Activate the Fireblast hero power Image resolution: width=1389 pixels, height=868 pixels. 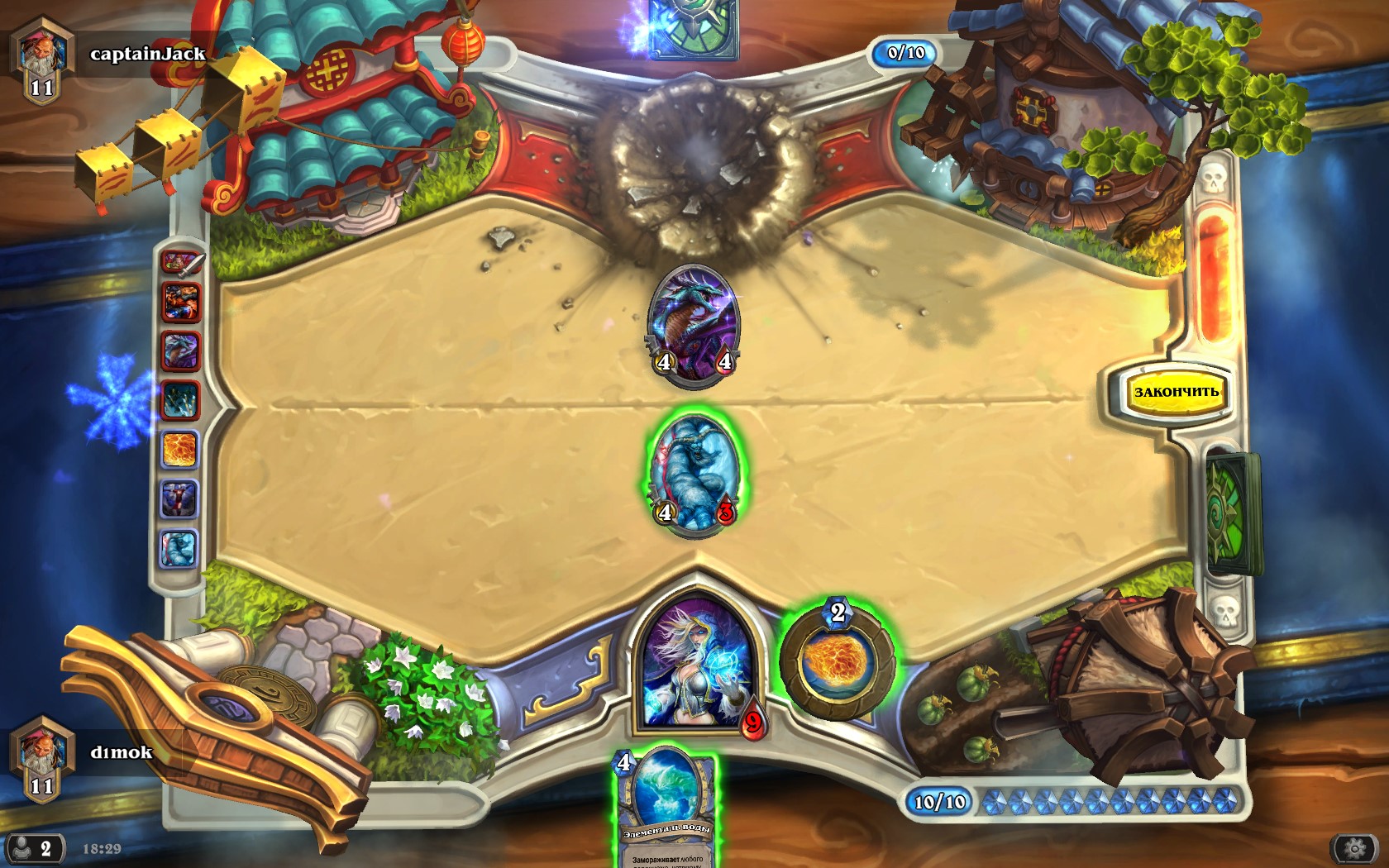pos(837,663)
